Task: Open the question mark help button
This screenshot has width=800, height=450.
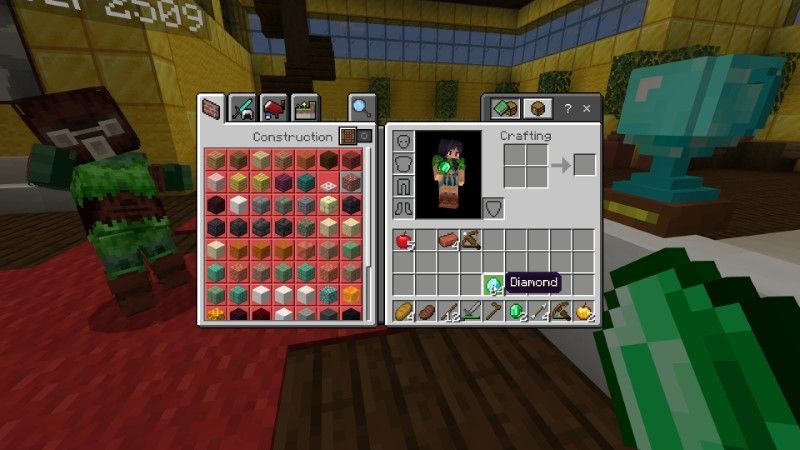Action: tap(567, 108)
